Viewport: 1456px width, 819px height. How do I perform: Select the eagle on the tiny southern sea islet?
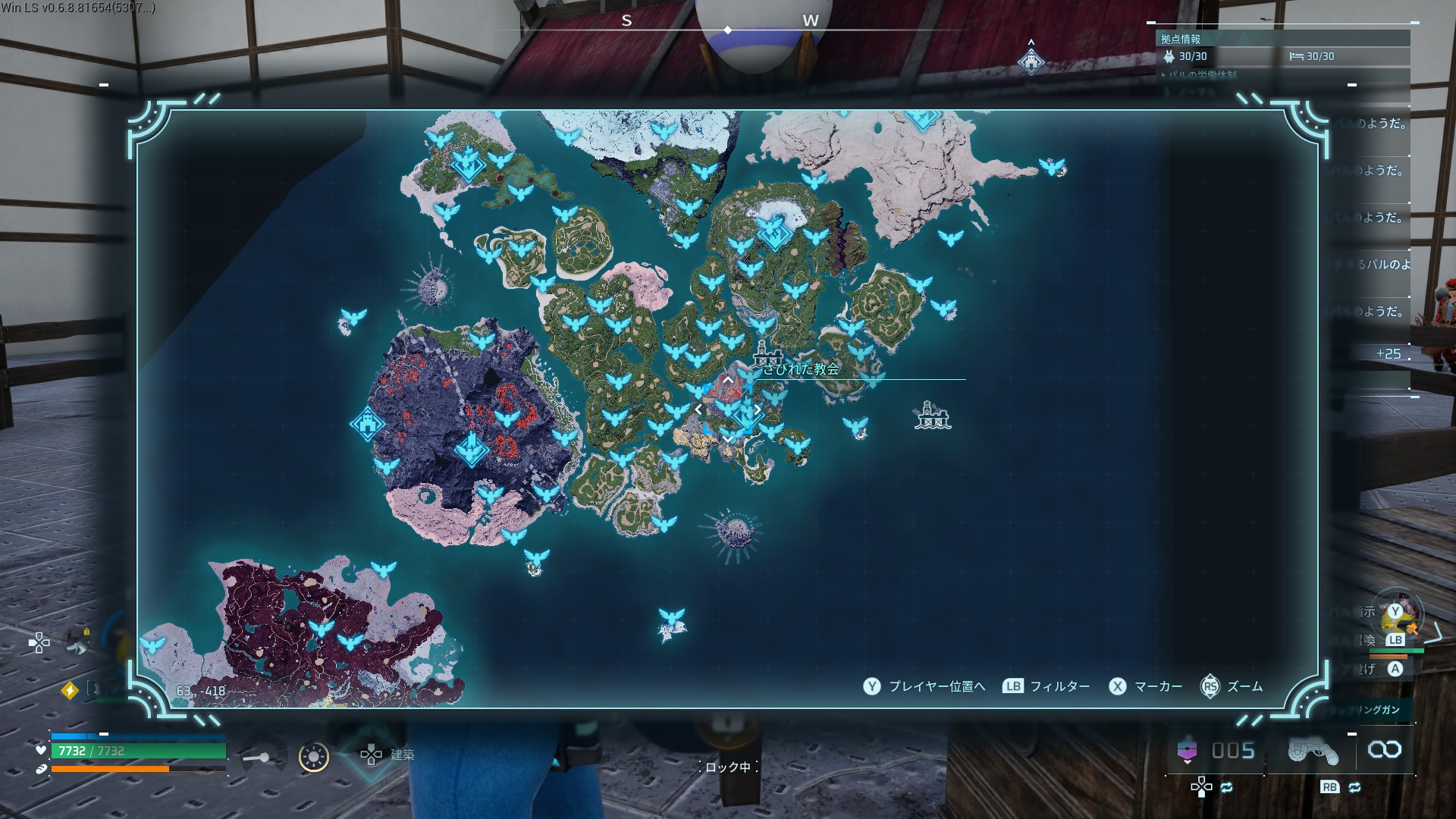(671, 617)
